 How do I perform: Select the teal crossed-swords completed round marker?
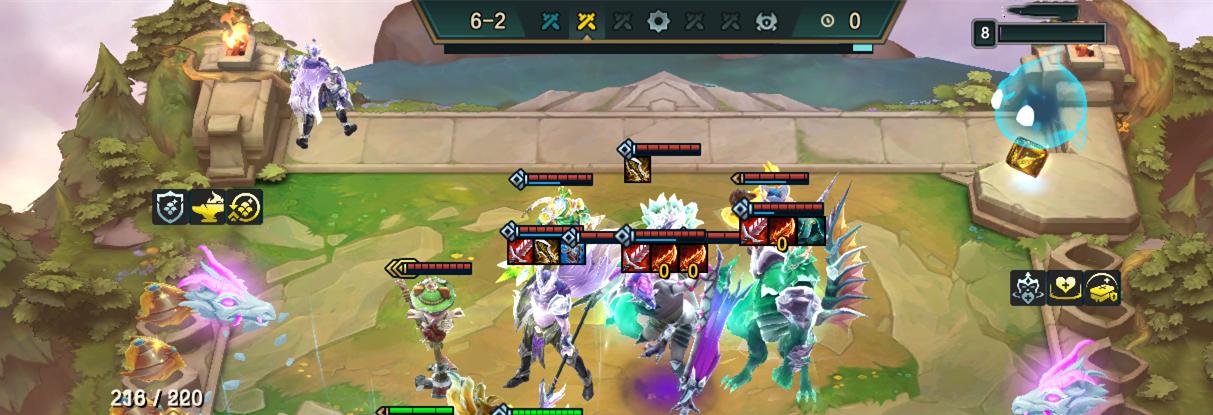(550, 20)
